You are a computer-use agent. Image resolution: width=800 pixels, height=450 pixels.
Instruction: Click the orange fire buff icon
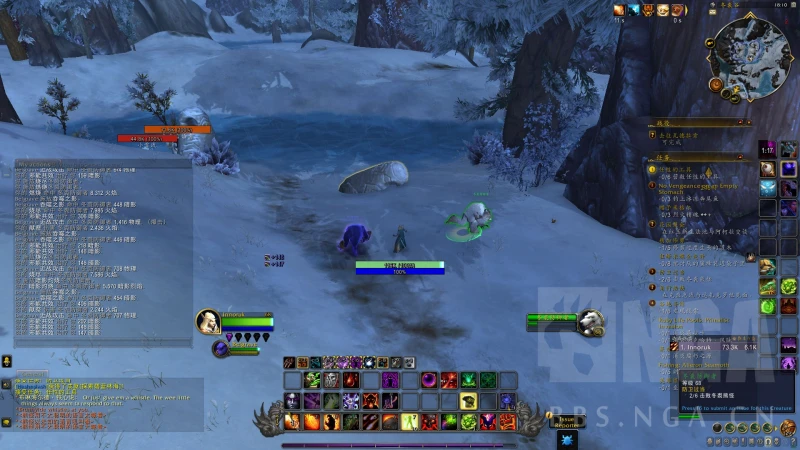619,10
